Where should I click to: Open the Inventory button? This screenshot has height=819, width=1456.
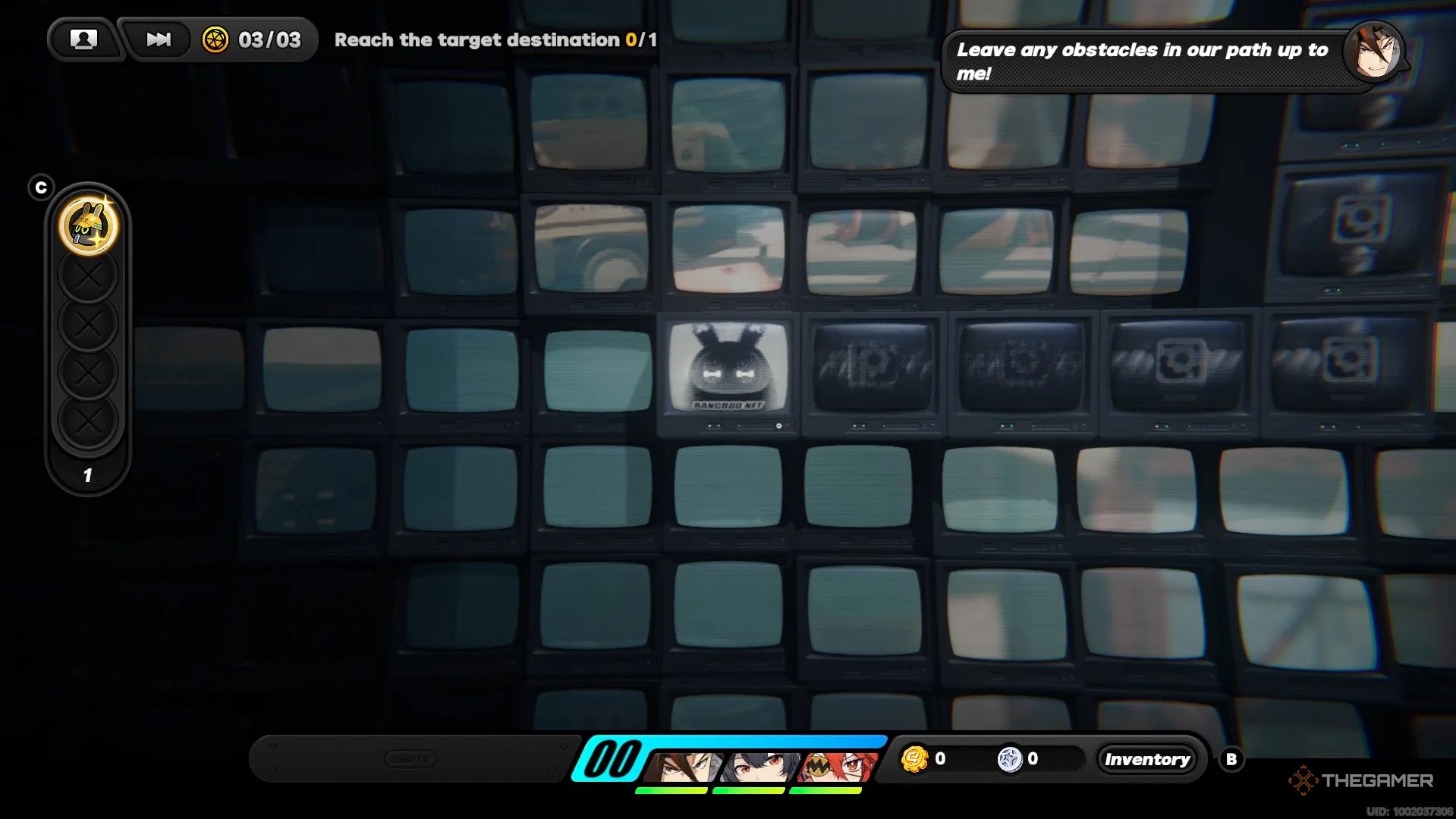click(1147, 758)
